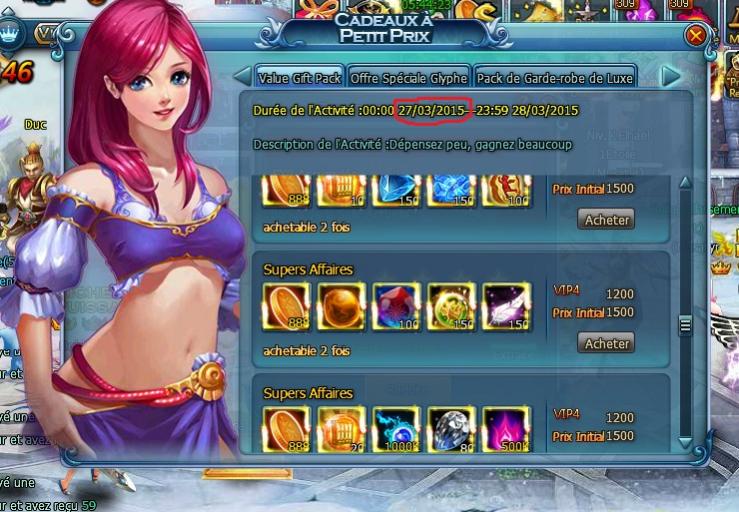Click Acheter for the partially hidden top pack
739x512 pixels.
[x=605, y=219]
